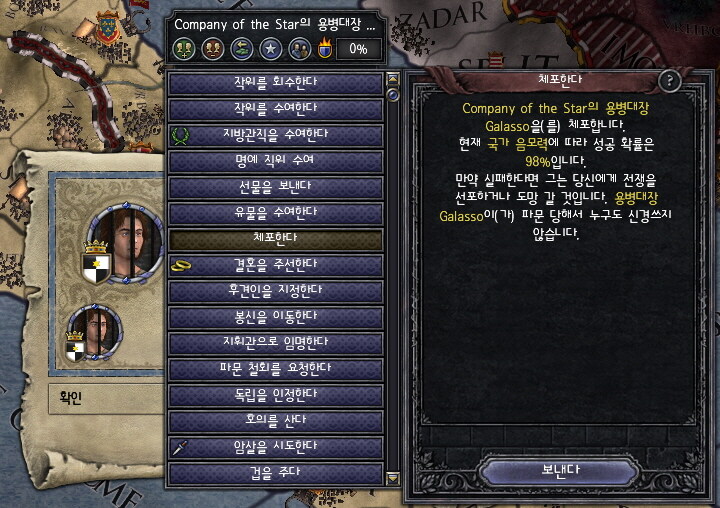Select 지휘관으로 임명한다 from the list
Image resolution: width=720 pixels, height=508 pixels.
pyautogui.click(x=276, y=343)
